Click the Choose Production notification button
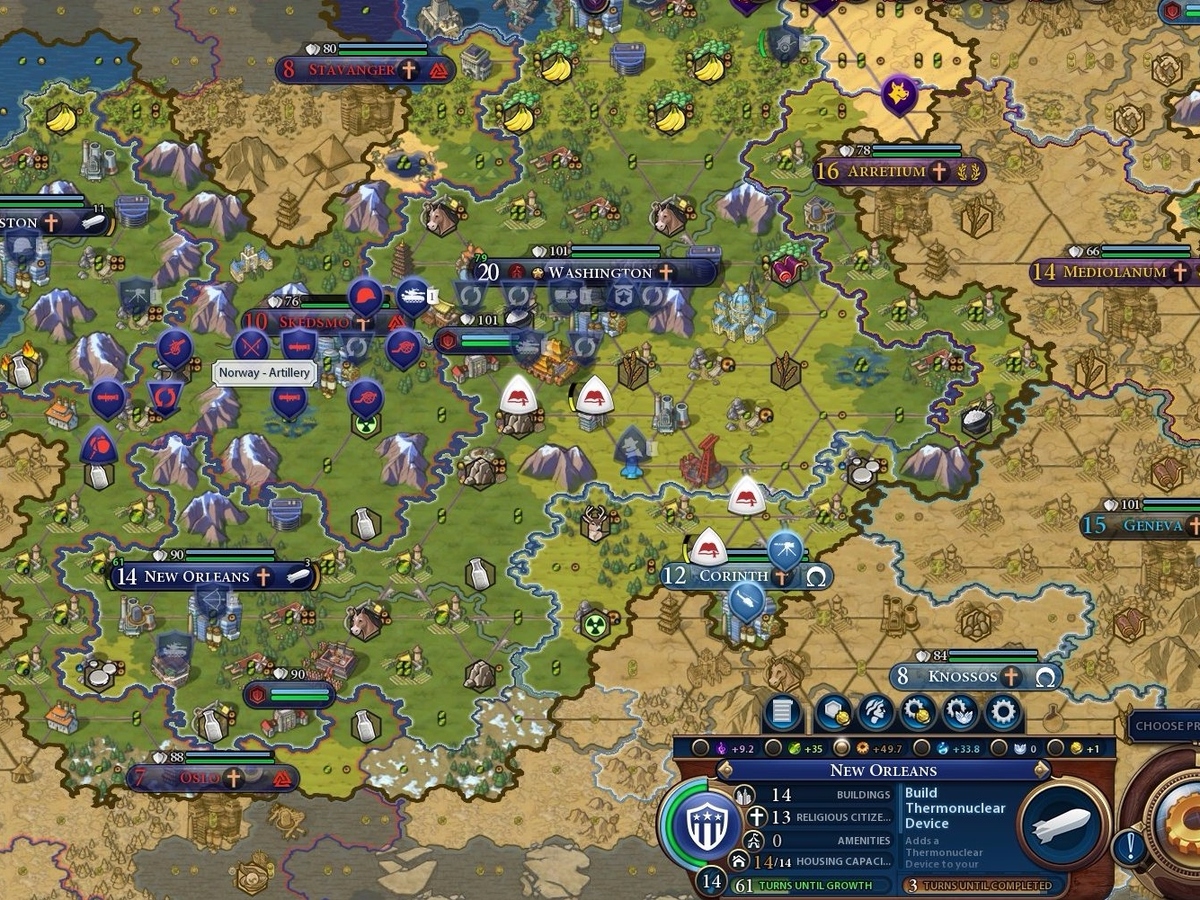The width and height of the screenshot is (1200, 900). (x=1167, y=725)
